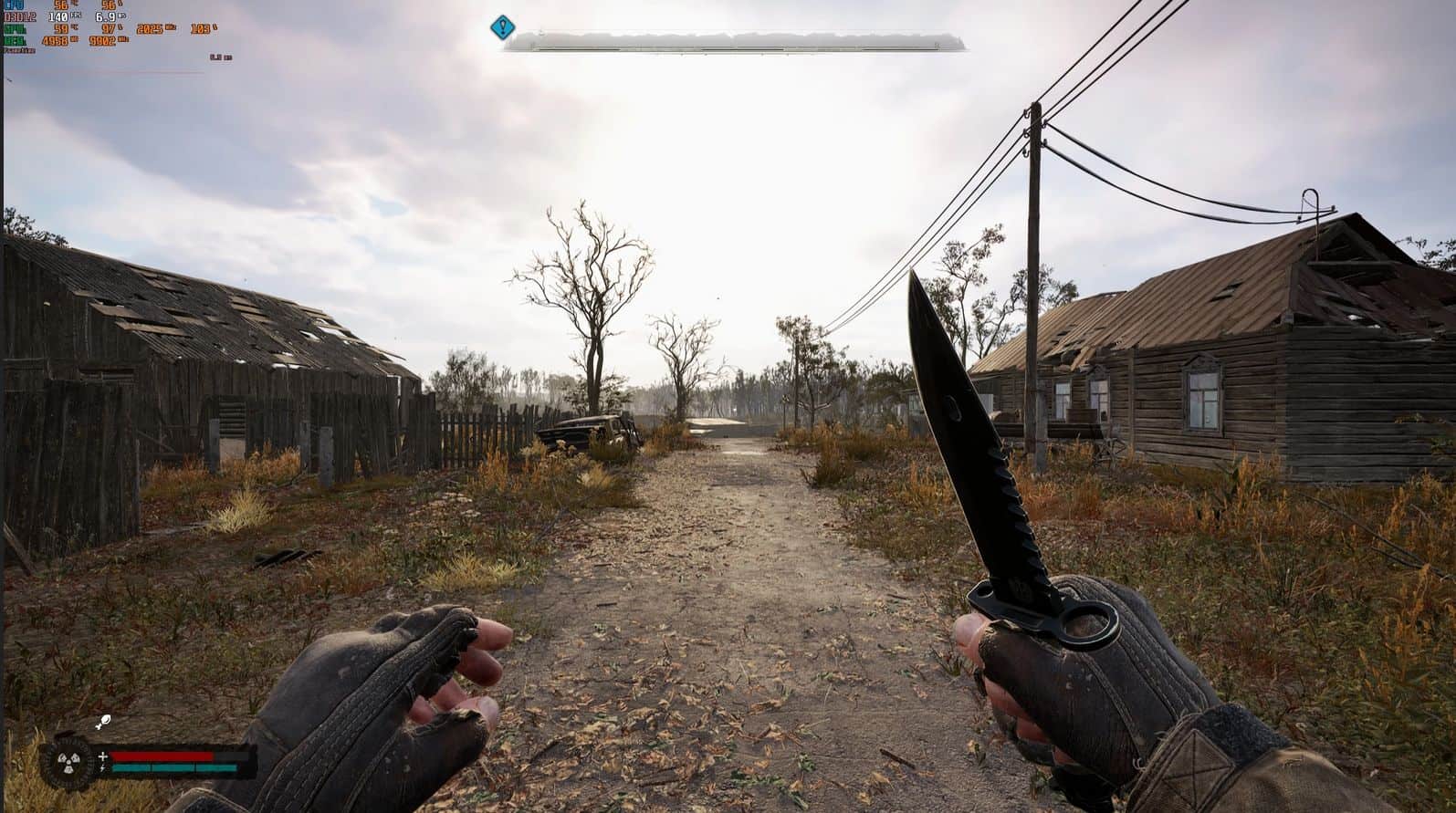Viewport: 1456px width, 813px height.
Task: Select the compass bar at the top
Action: [734, 42]
